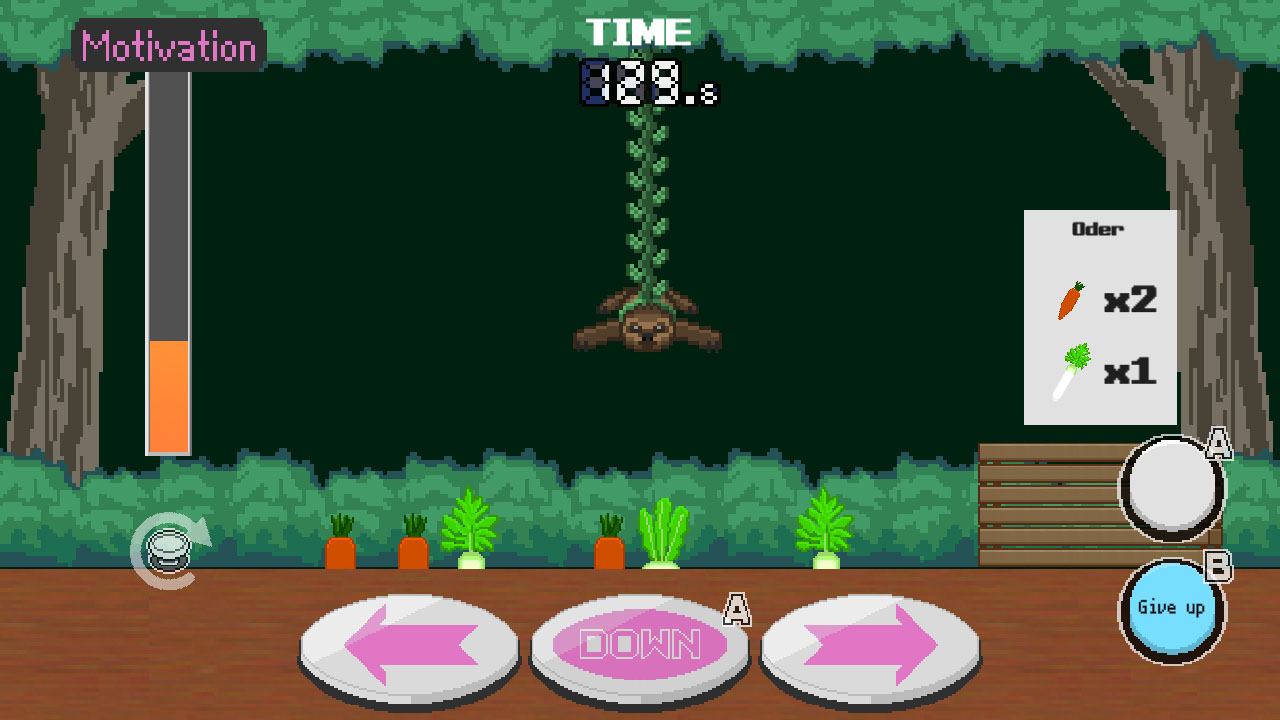Click the Motivation label banner

point(167,47)
